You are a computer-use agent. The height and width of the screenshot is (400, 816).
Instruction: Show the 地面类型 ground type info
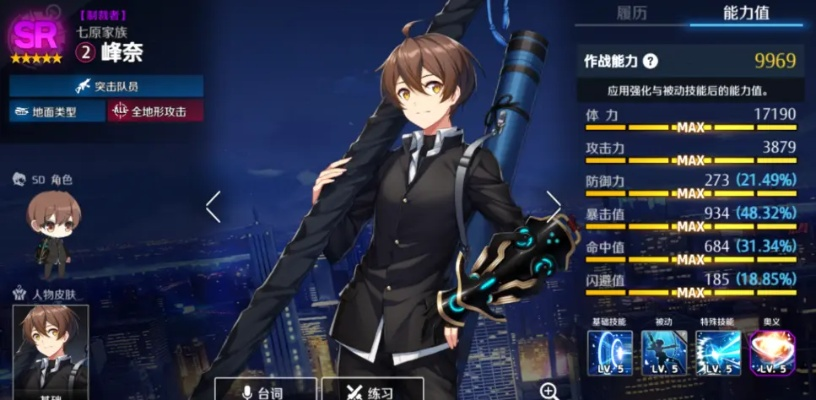pyautogui.click(x=56, y=111)
